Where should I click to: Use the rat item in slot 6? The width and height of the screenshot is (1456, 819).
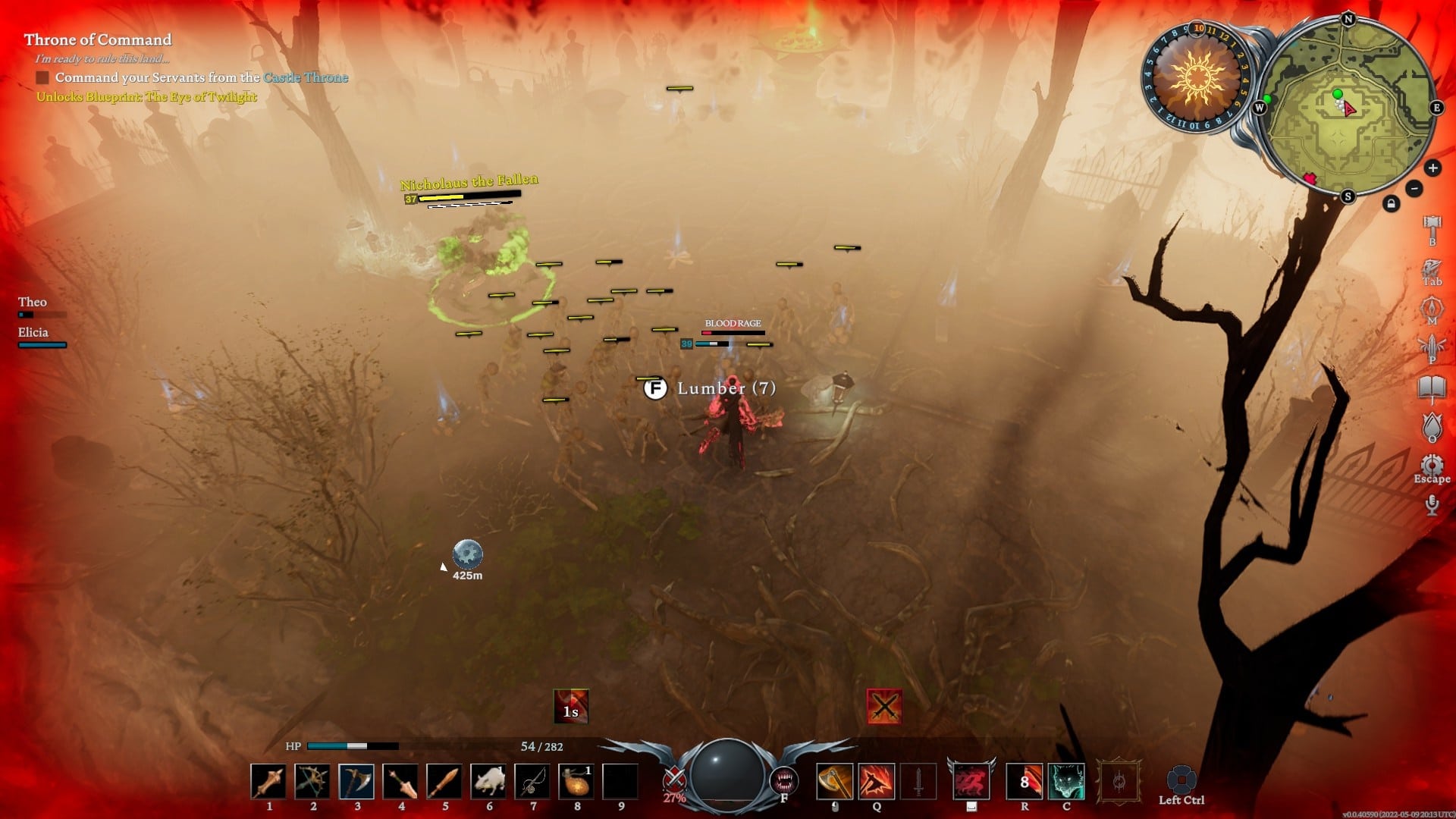coord(488,782)
